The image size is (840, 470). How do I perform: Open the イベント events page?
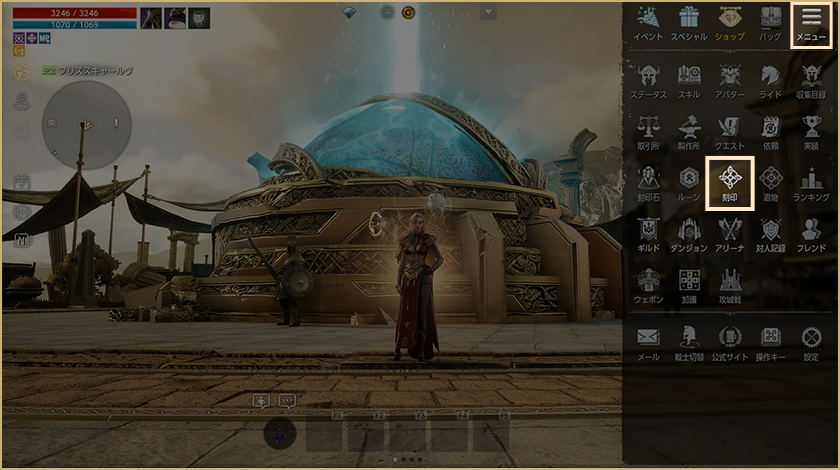click(648, 24)
